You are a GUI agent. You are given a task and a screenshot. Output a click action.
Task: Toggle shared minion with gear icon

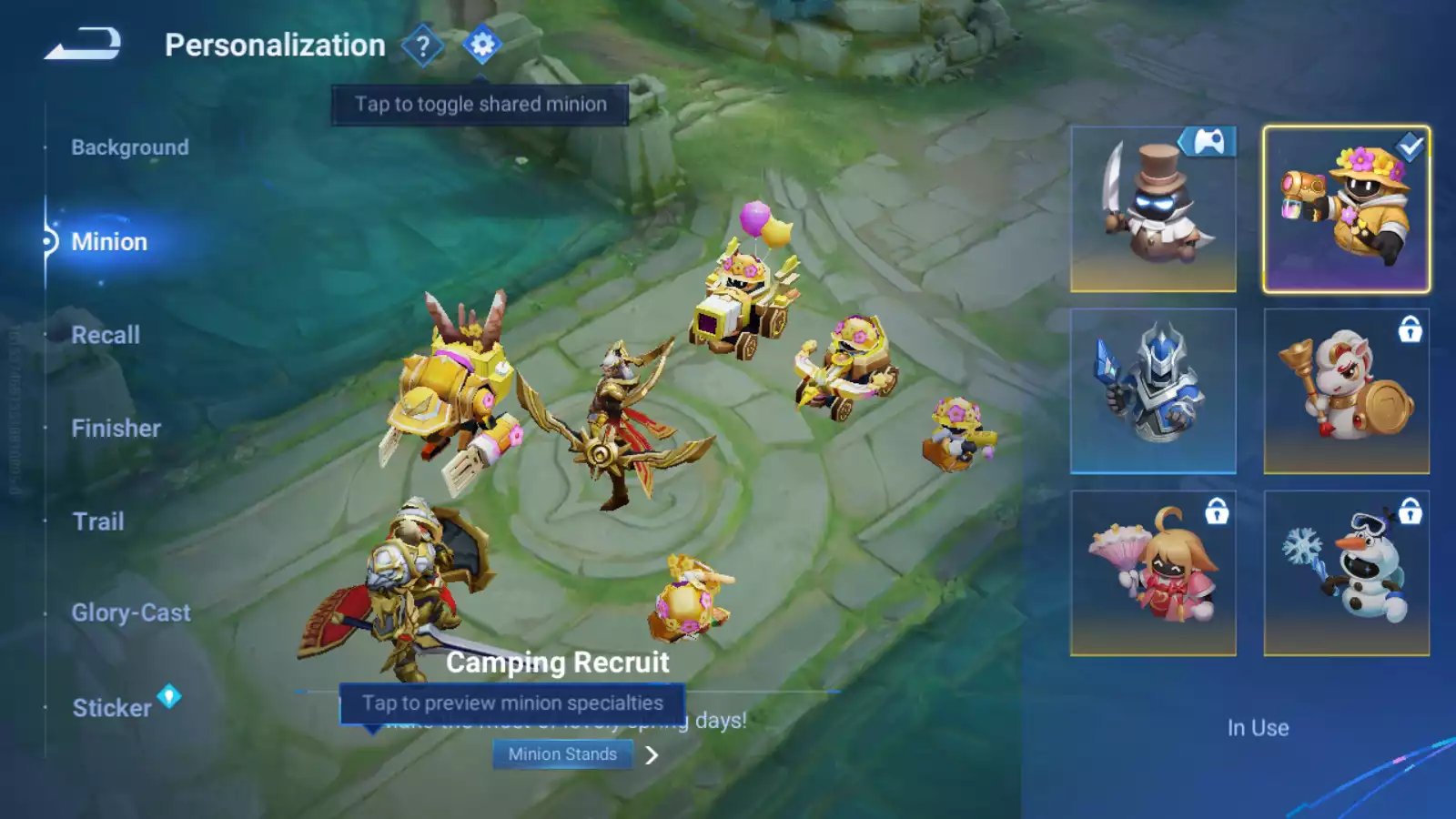tap(482, 45)
